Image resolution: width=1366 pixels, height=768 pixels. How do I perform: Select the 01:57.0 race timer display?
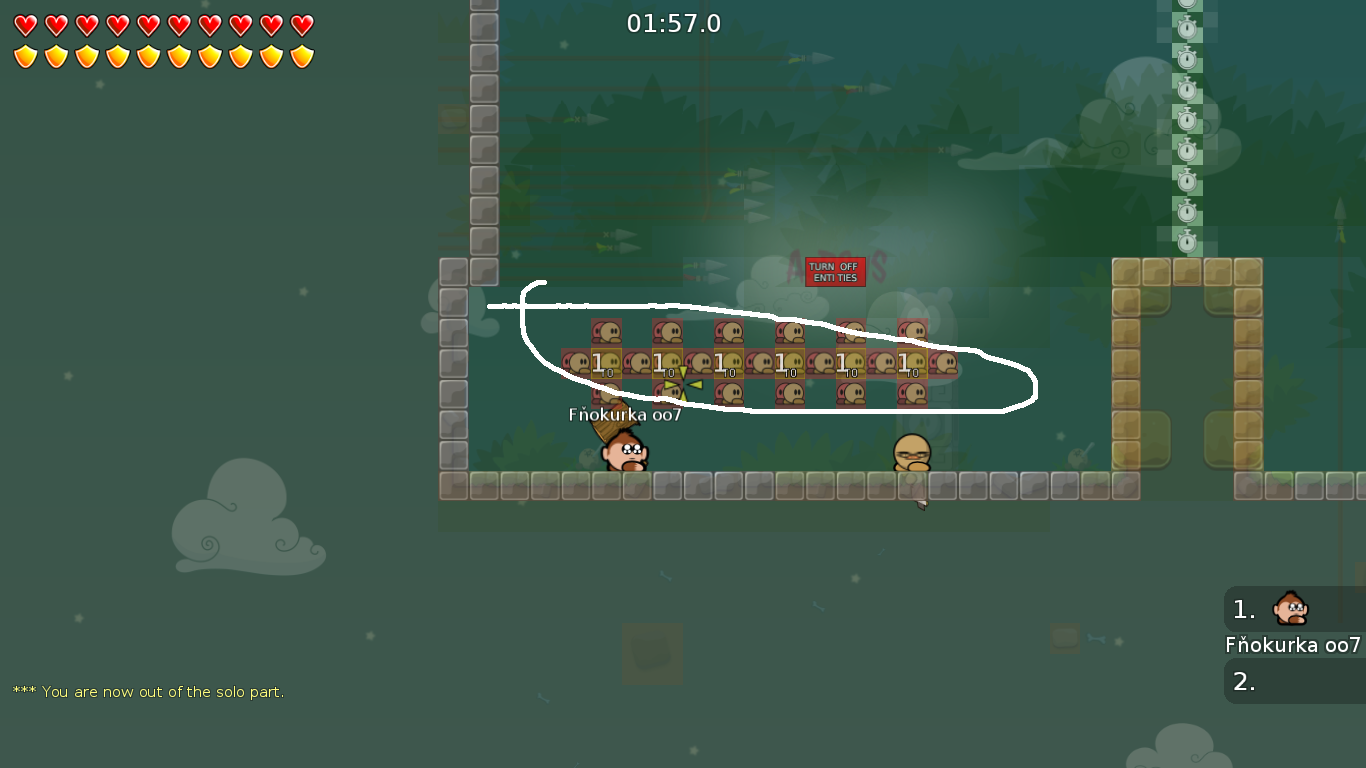pyautogui.click(x=676, y=23)
